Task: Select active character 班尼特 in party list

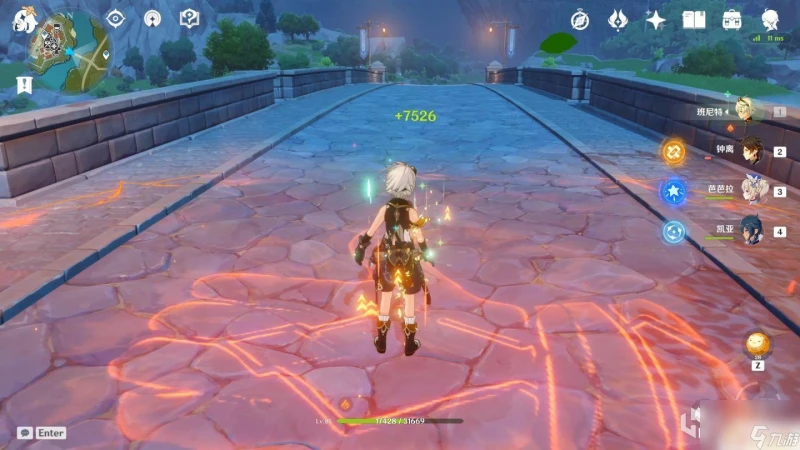Action: [745, 111]
